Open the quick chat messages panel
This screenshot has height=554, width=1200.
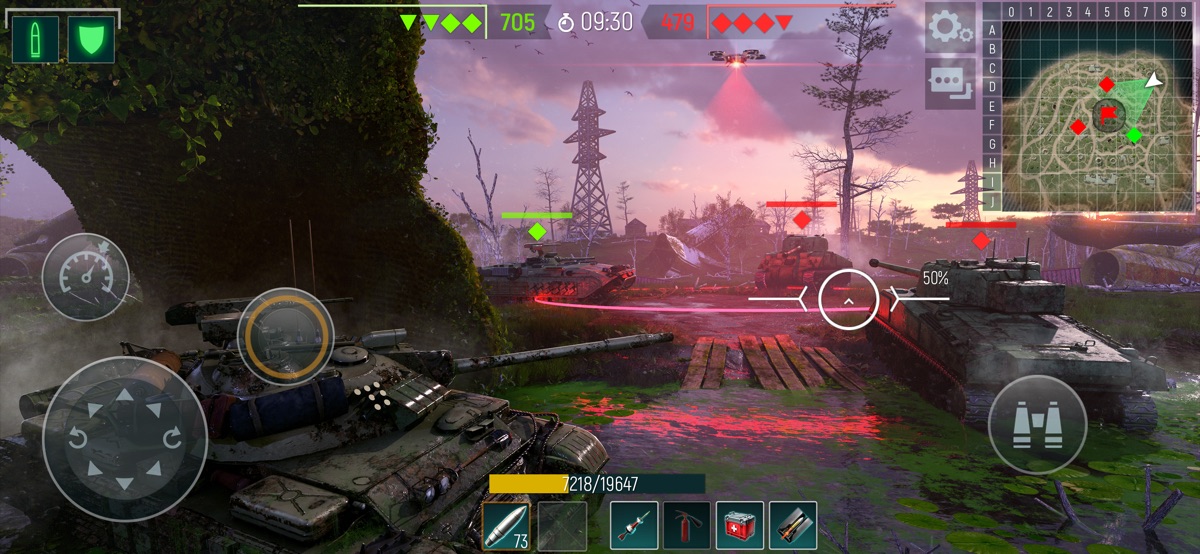950,83
